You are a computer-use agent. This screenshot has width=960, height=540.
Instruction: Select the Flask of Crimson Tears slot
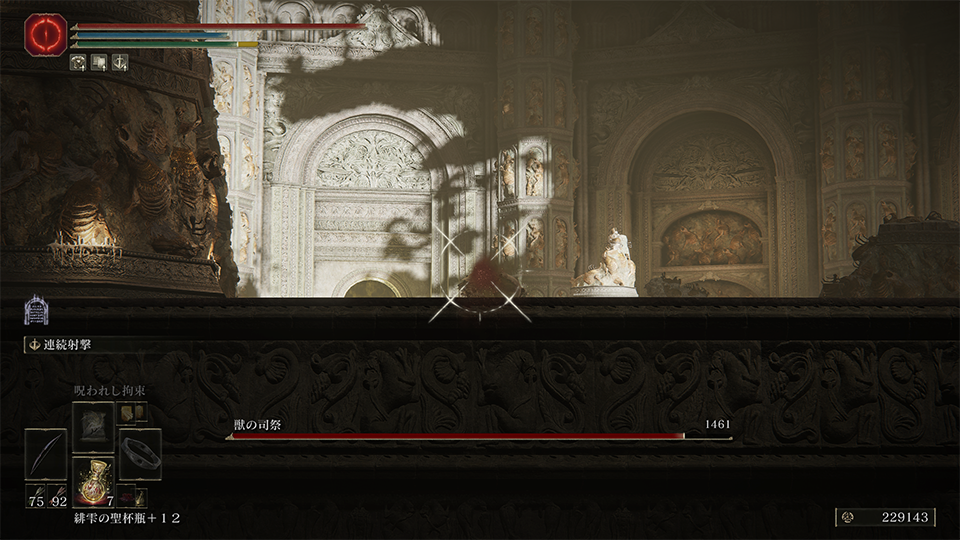[93, 480]
